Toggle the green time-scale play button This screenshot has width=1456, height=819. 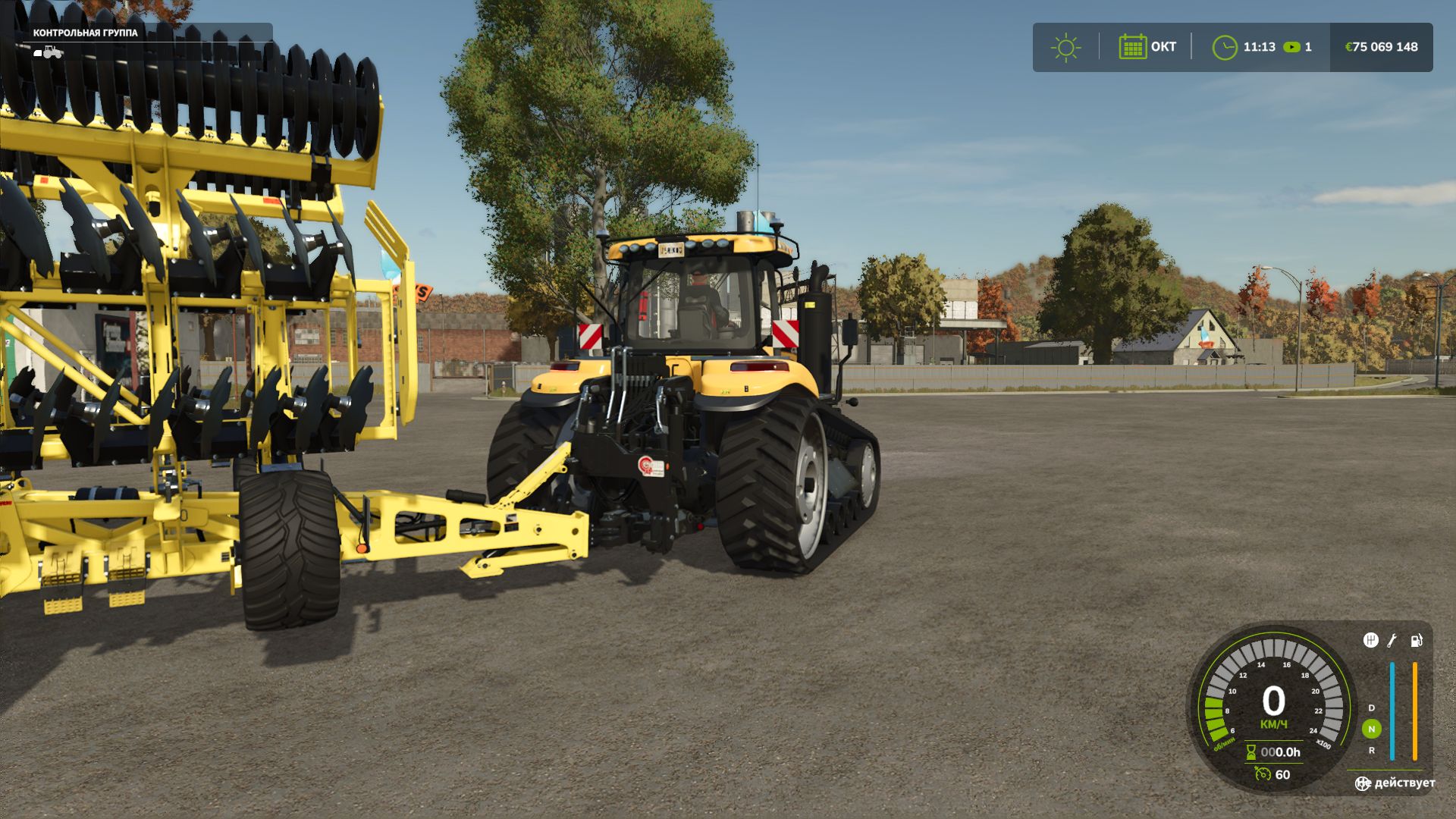pos(1291,47)
